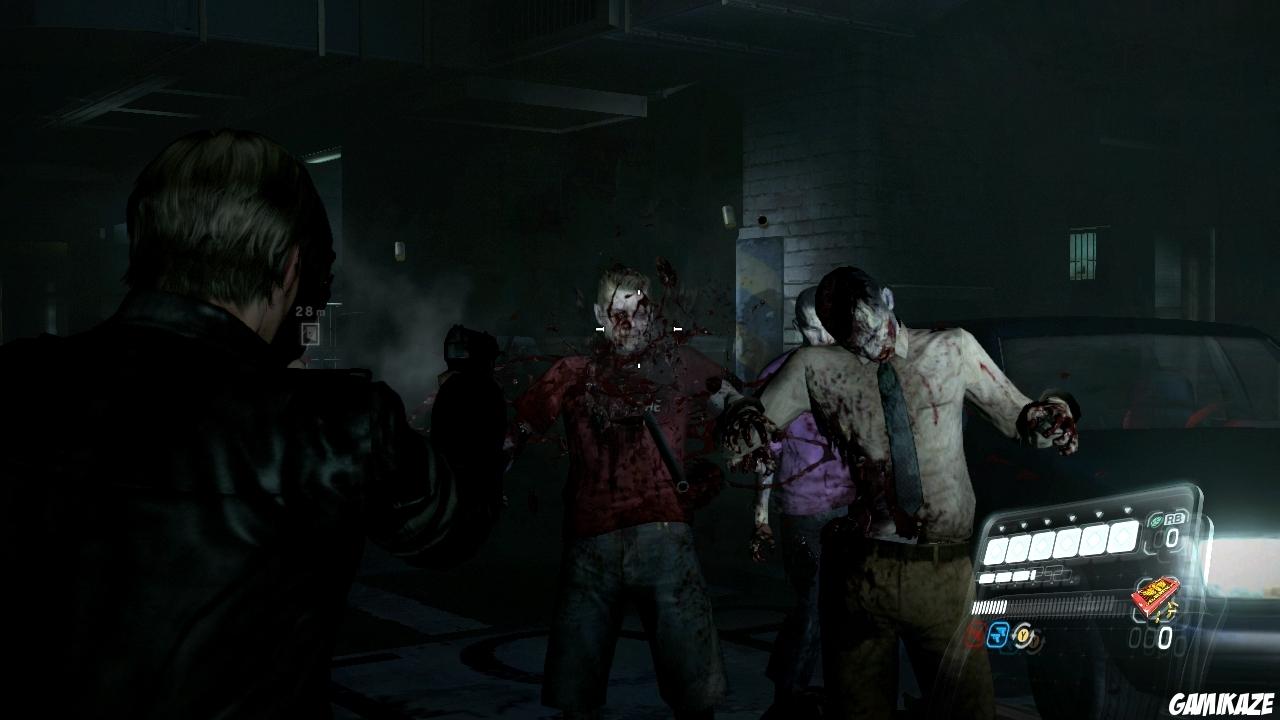Expand the ammo reserve counter panel
The height and width of the screenshot is (720, 1280).
click(1150, 636)
